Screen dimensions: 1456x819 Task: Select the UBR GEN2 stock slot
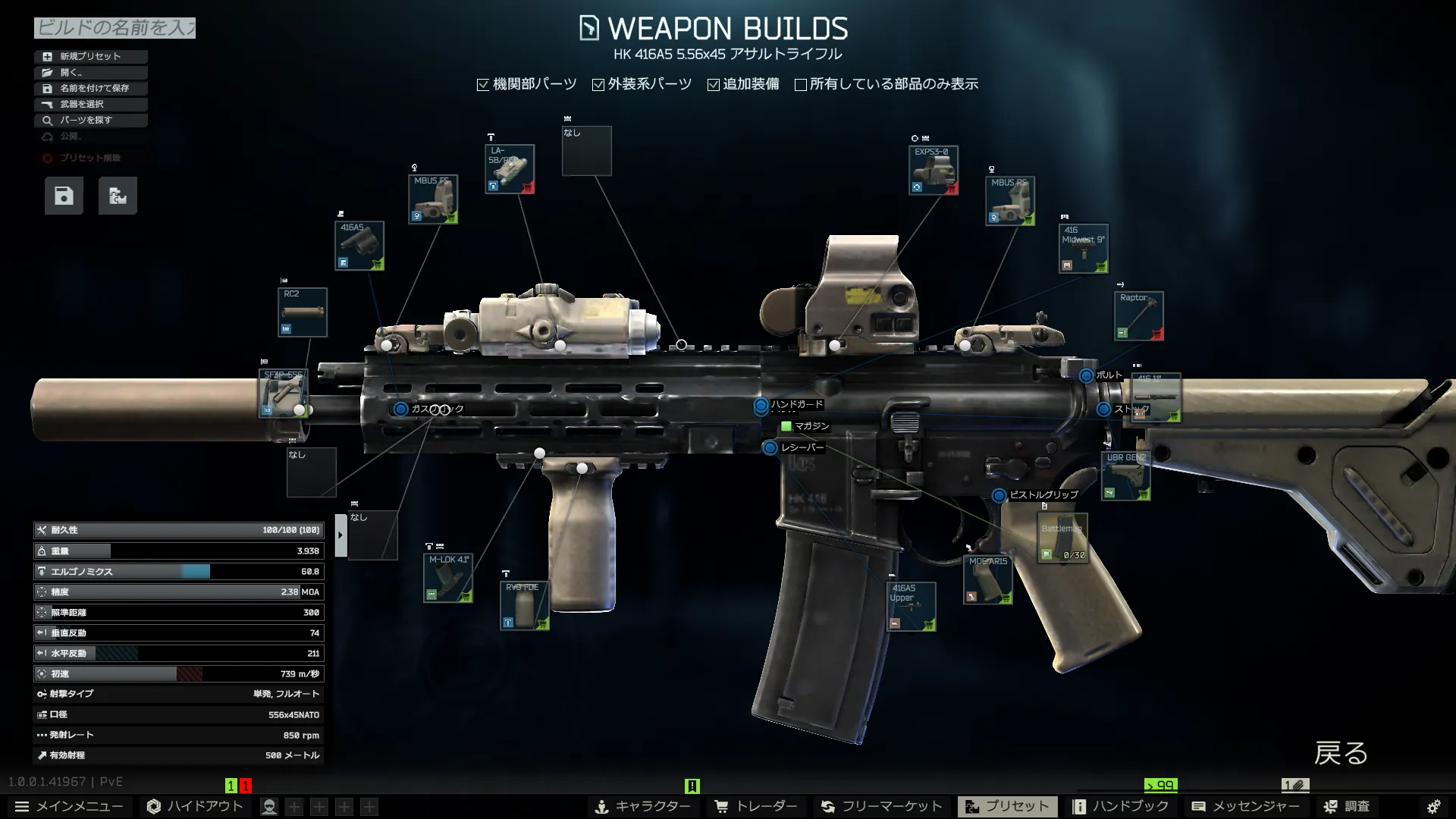click(x=1126, y=476)
